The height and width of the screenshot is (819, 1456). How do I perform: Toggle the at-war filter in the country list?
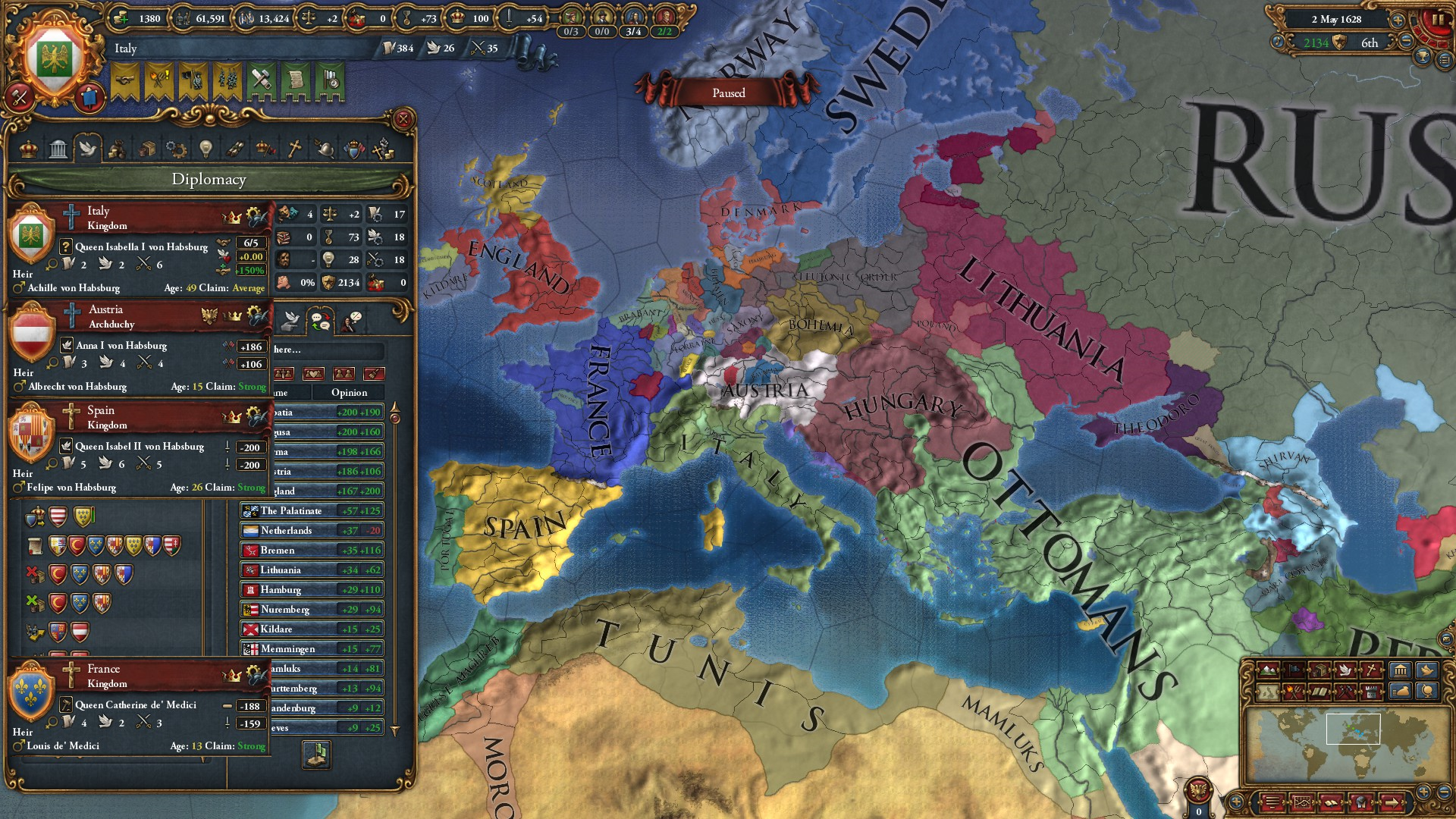284,374
